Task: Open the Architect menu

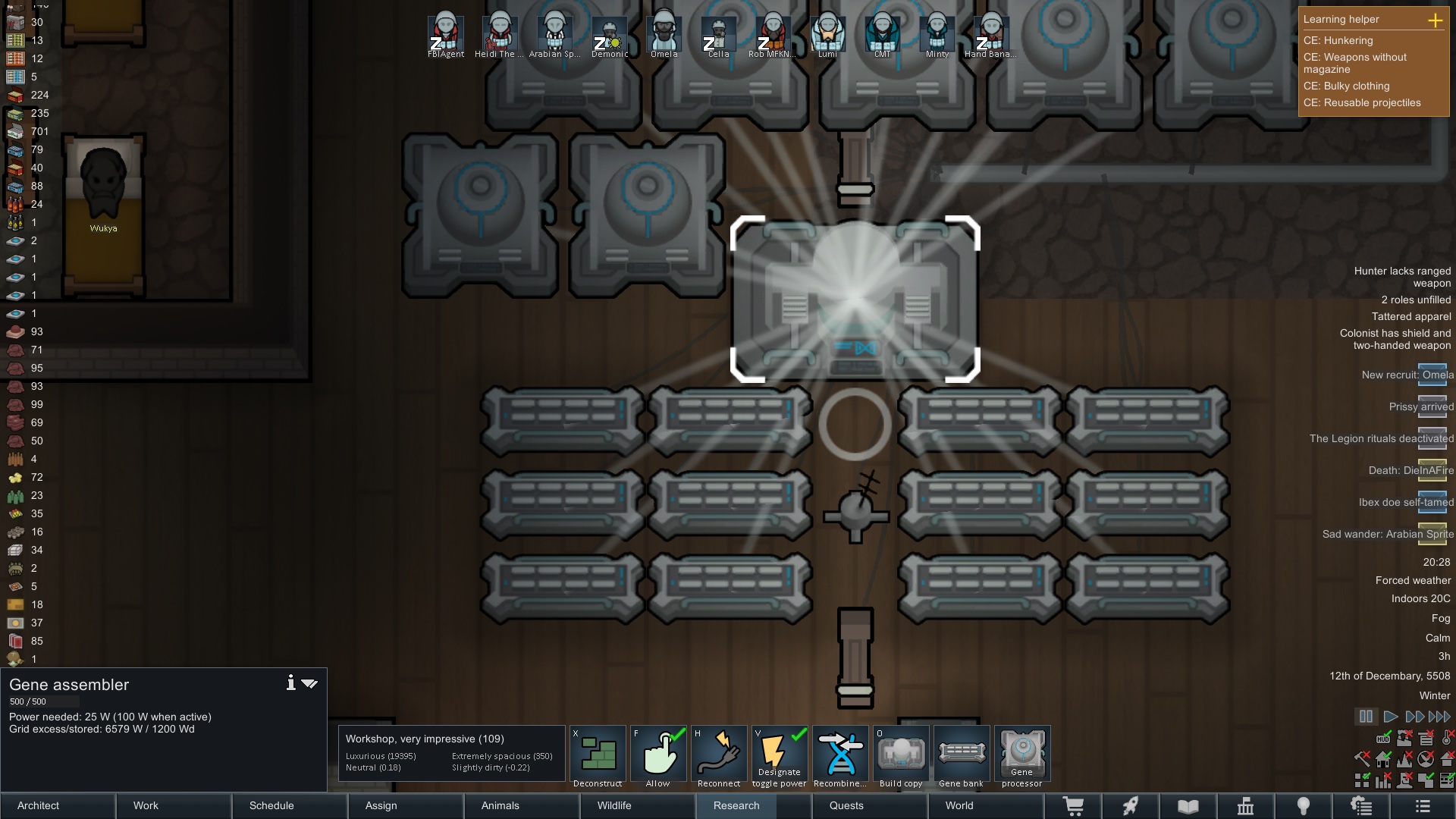Action: pos(37,806)
